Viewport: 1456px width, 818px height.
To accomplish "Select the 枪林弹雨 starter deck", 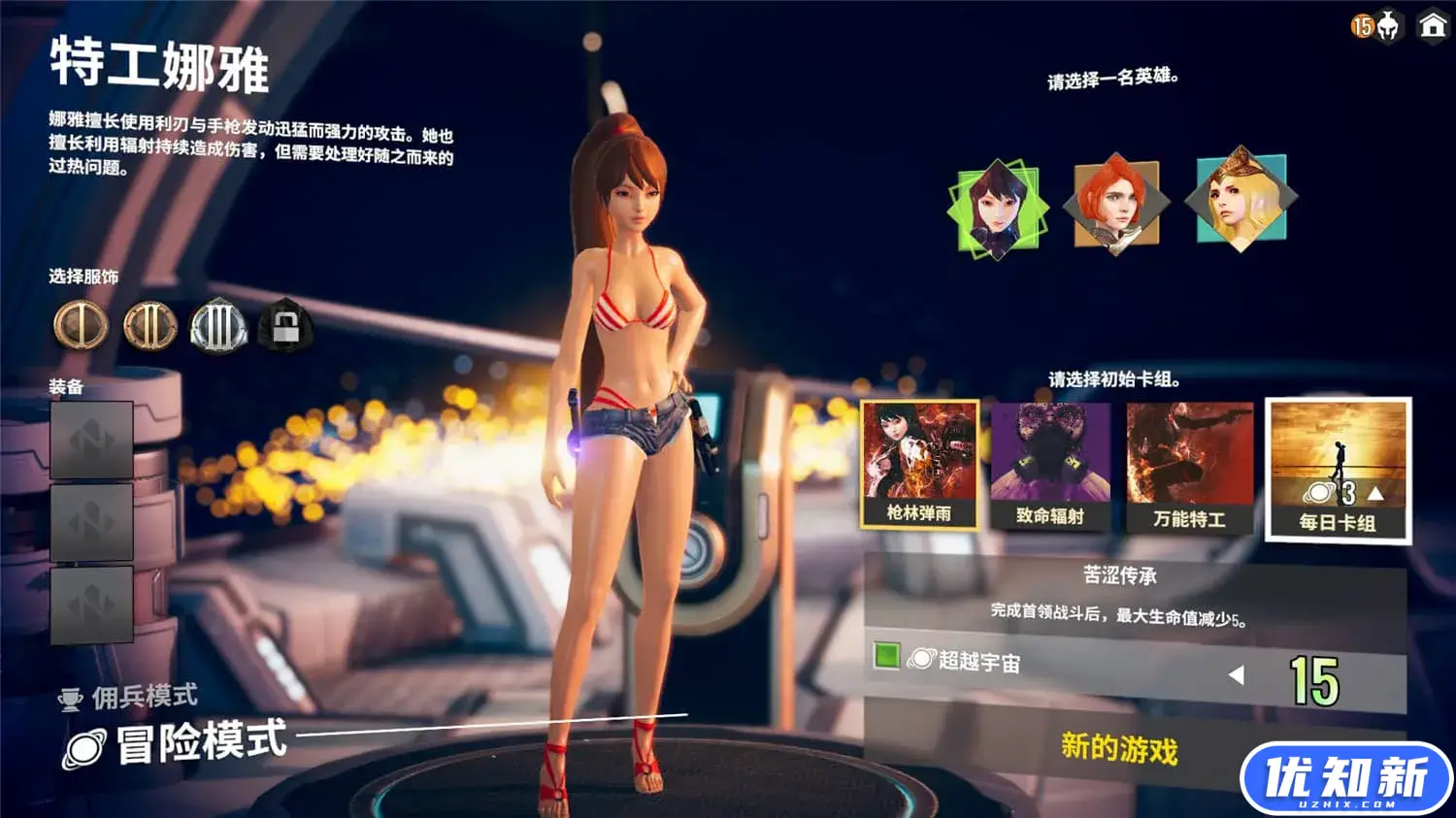I will click(x=916, y=464).
